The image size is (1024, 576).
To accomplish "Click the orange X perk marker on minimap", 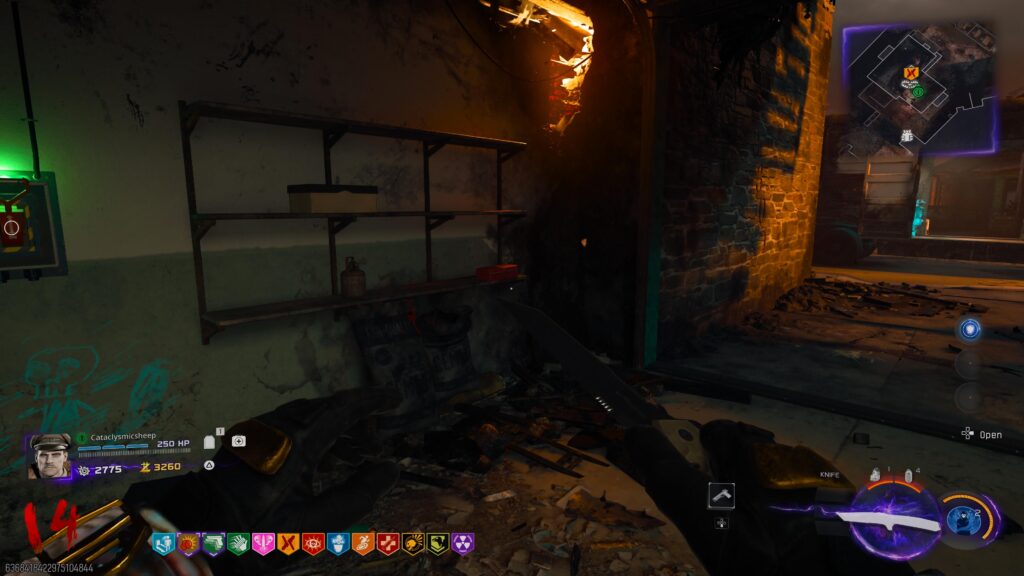I will [x=909, y=73].
